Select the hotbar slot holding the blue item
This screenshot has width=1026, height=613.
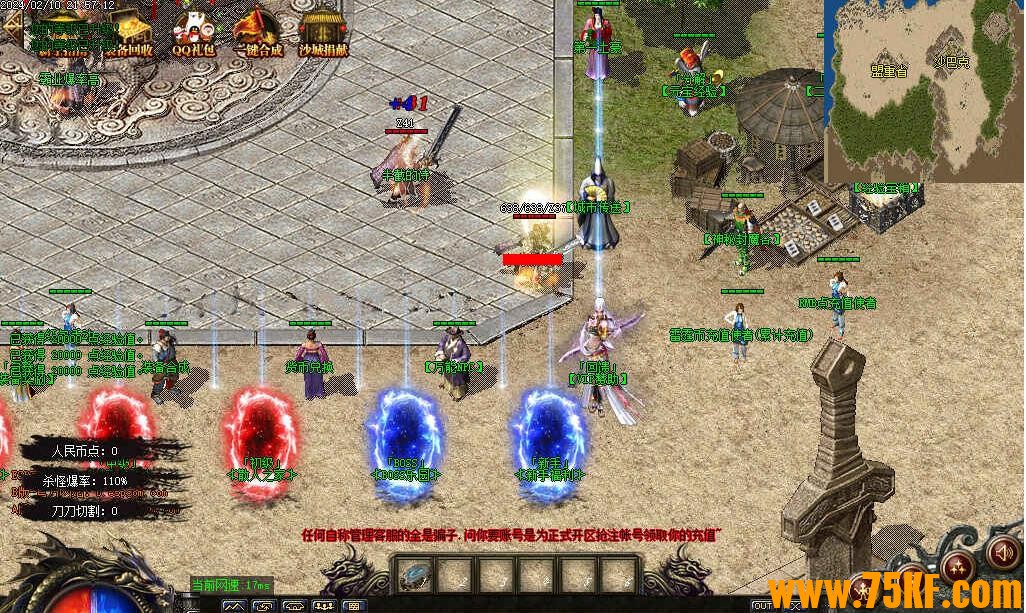point(414,575)
